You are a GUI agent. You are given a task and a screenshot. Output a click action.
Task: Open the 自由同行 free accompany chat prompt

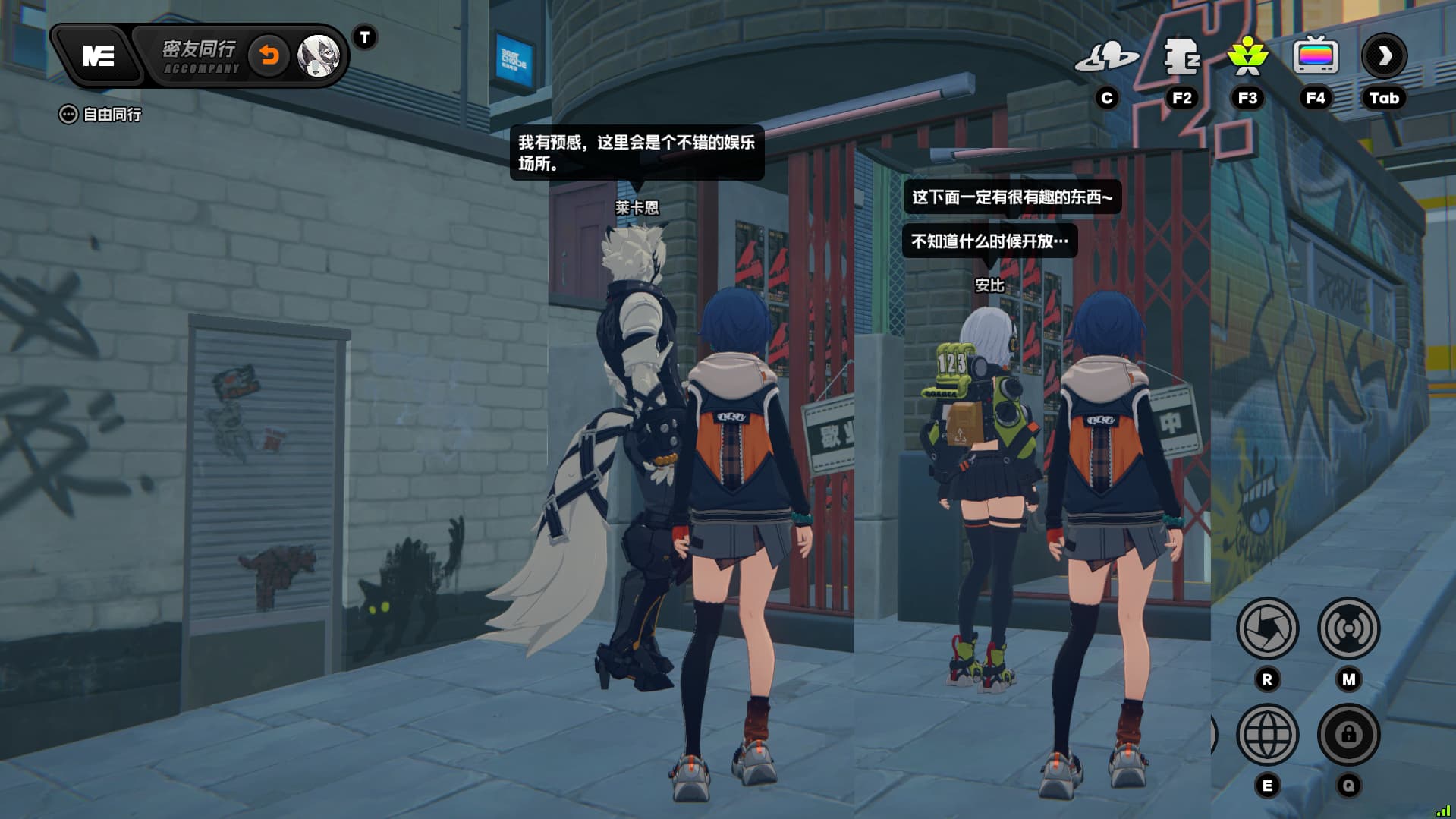pos(100,115)
